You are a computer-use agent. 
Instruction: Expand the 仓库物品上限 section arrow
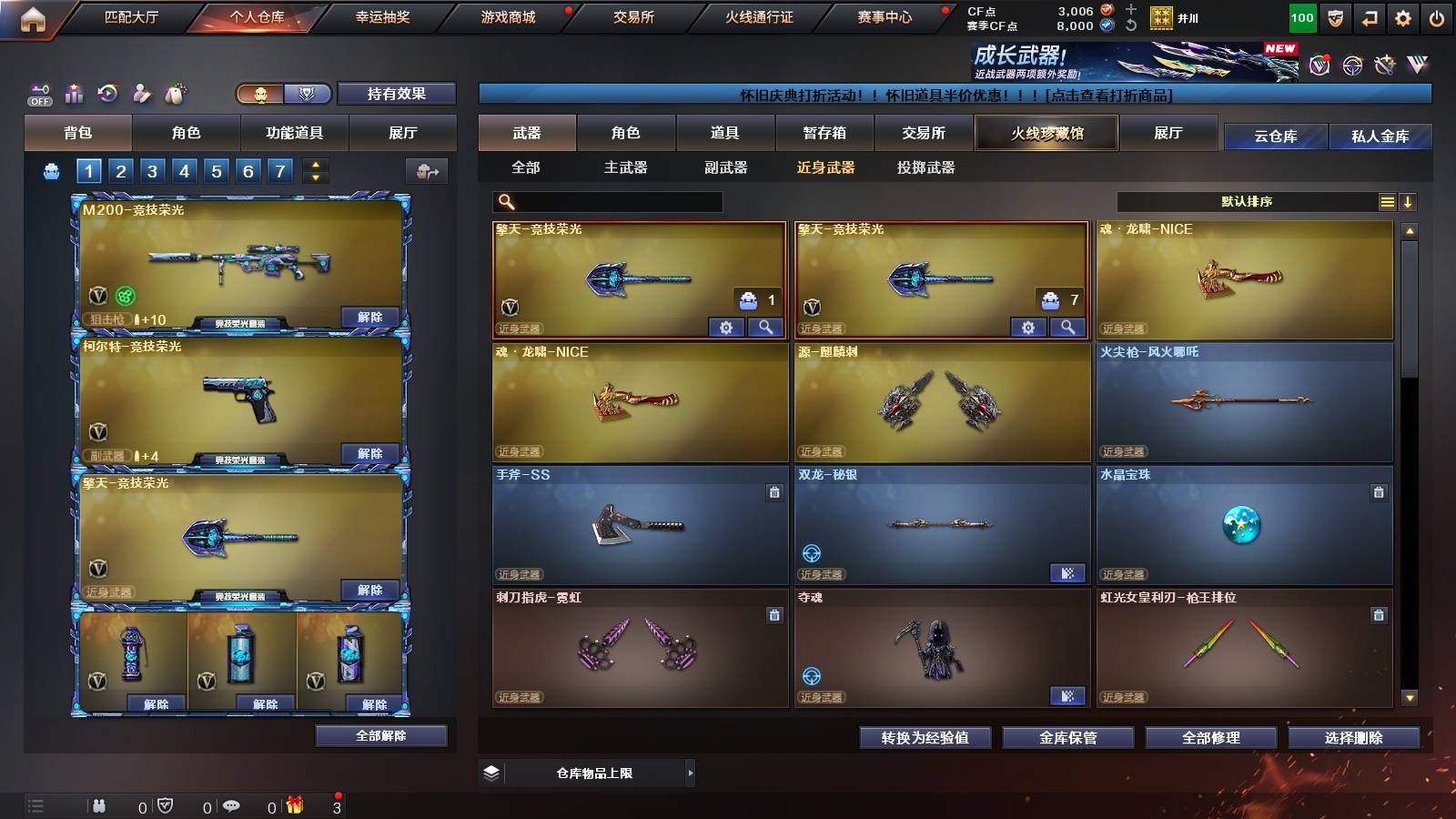[692, 773]
